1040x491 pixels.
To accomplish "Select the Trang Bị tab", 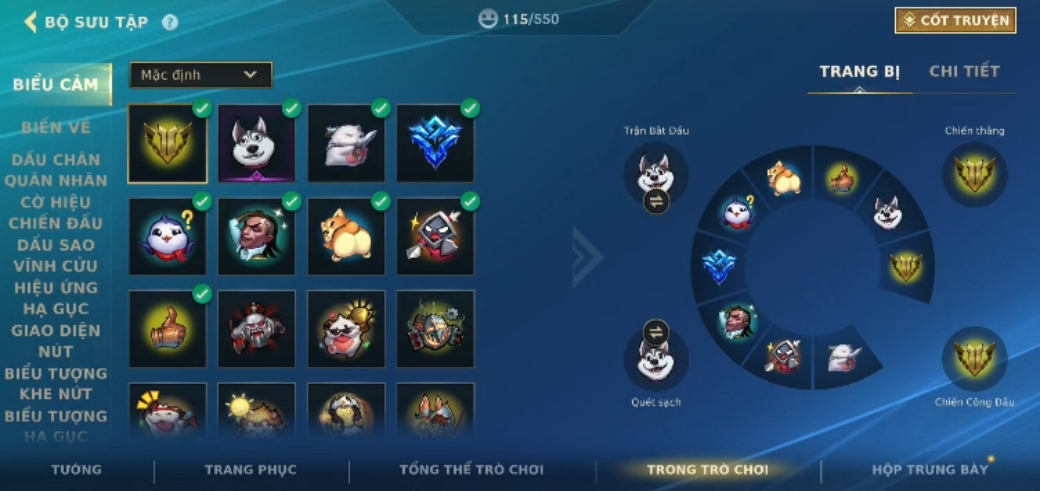I will click(x=859, y=71).
